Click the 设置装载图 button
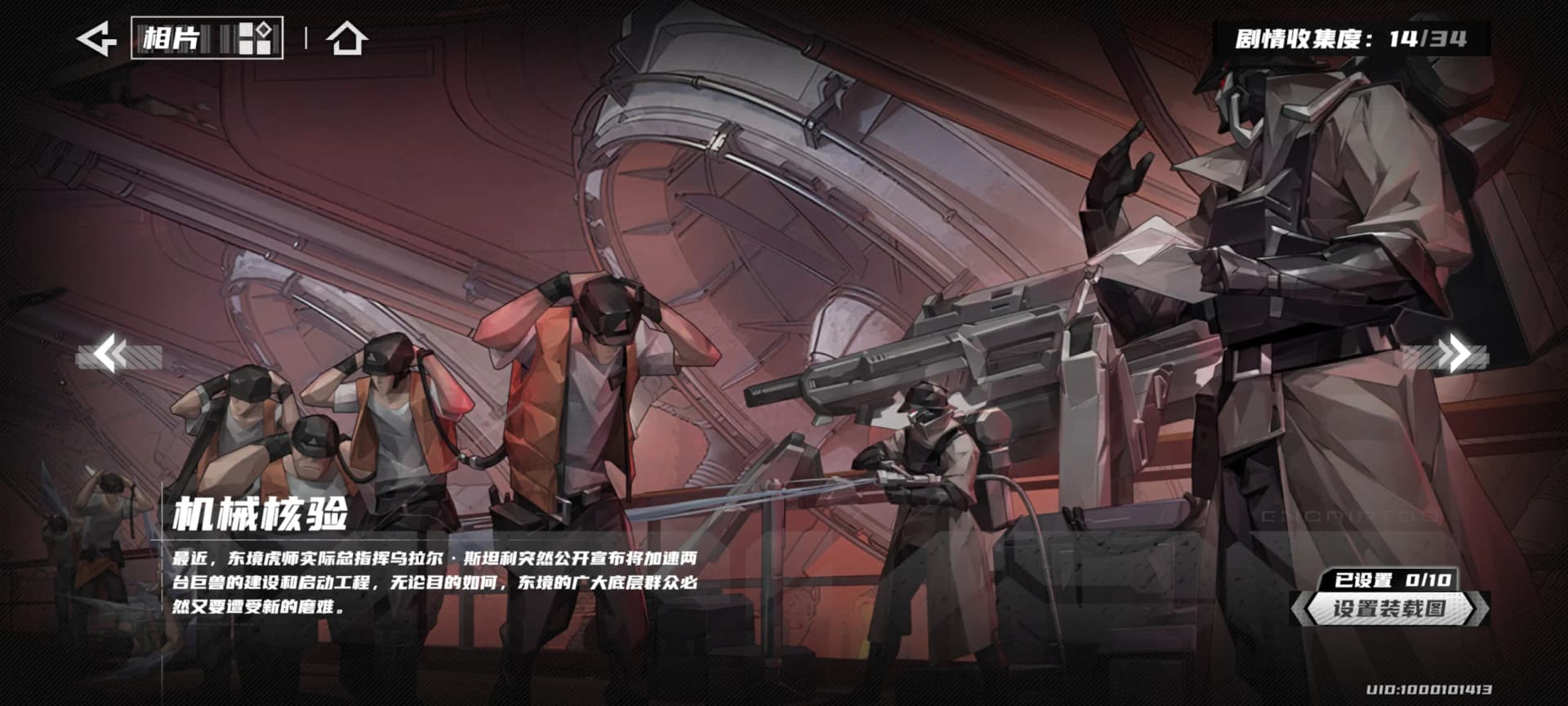Screen dimensions: 1568x706 pyautogui.click(x=1389, y=609)
